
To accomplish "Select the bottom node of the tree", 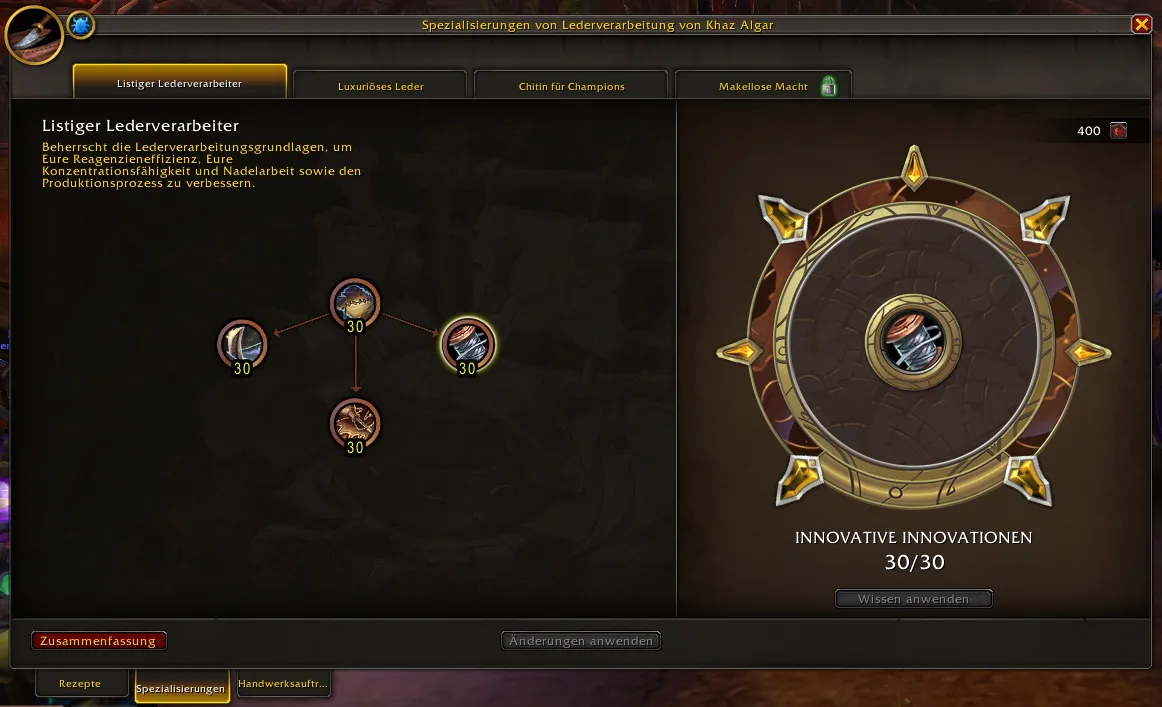I will pyautogui.click(x=355, y=423).
